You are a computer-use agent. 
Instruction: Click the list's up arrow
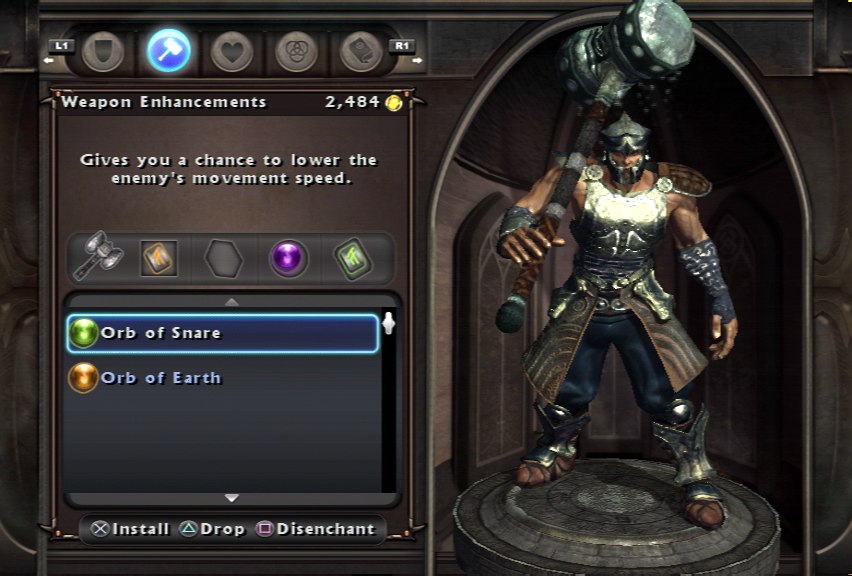pos(232,301)
